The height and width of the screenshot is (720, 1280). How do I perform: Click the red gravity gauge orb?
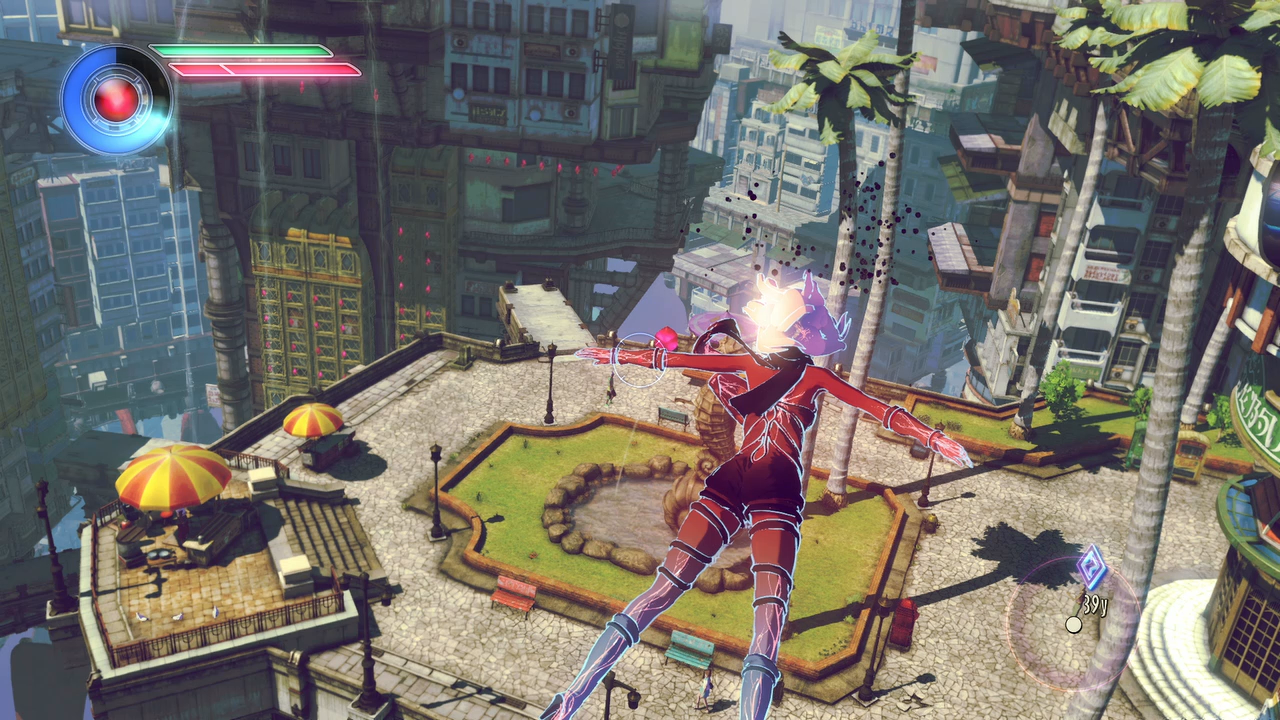117,99
